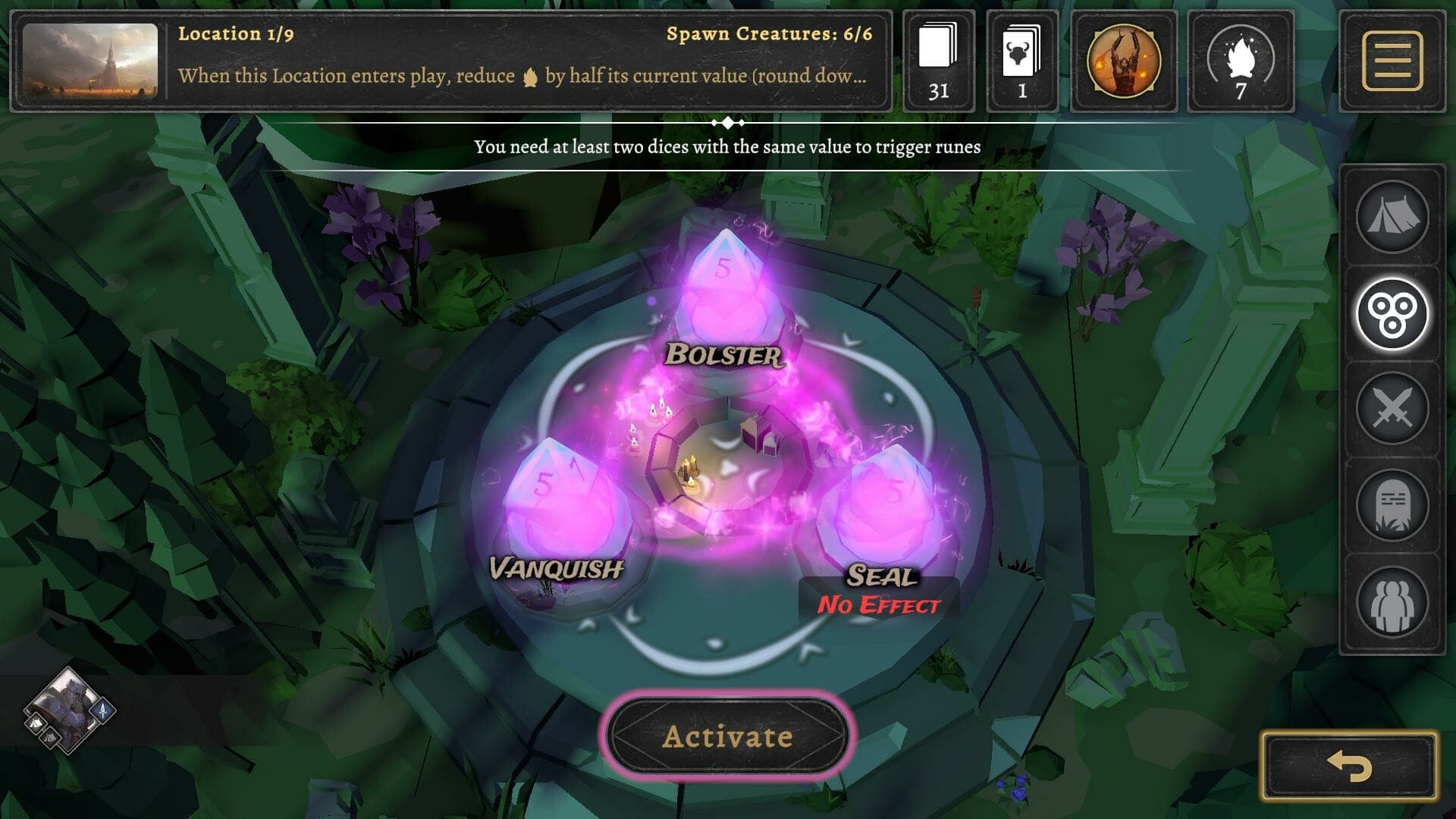The width and height of the screenshot is (1456, 819).
Task: Toggle the Bolster rune die
Action: click(728, 292)
